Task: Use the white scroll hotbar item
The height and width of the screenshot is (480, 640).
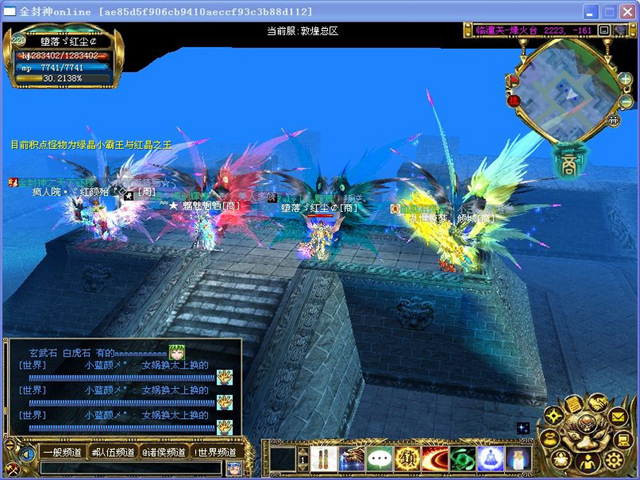Action: click(323, 459)
